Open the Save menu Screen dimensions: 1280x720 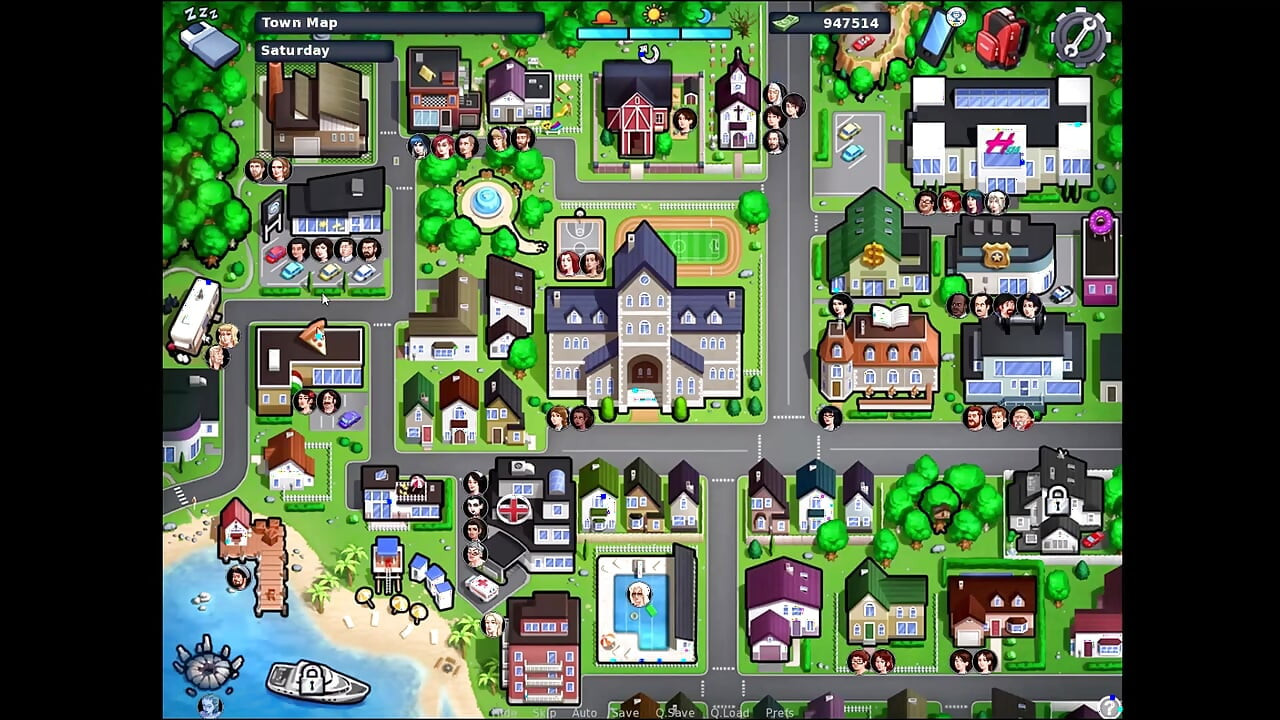click(625, 713)
